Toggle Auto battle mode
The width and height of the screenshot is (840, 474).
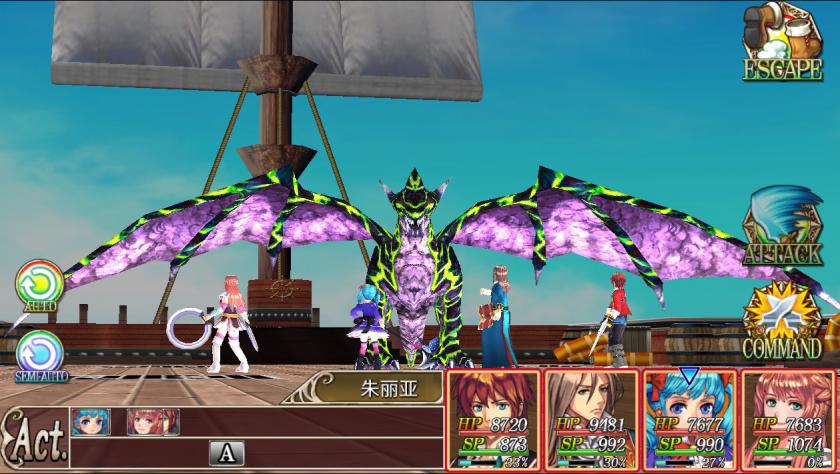tap(38, 284)
